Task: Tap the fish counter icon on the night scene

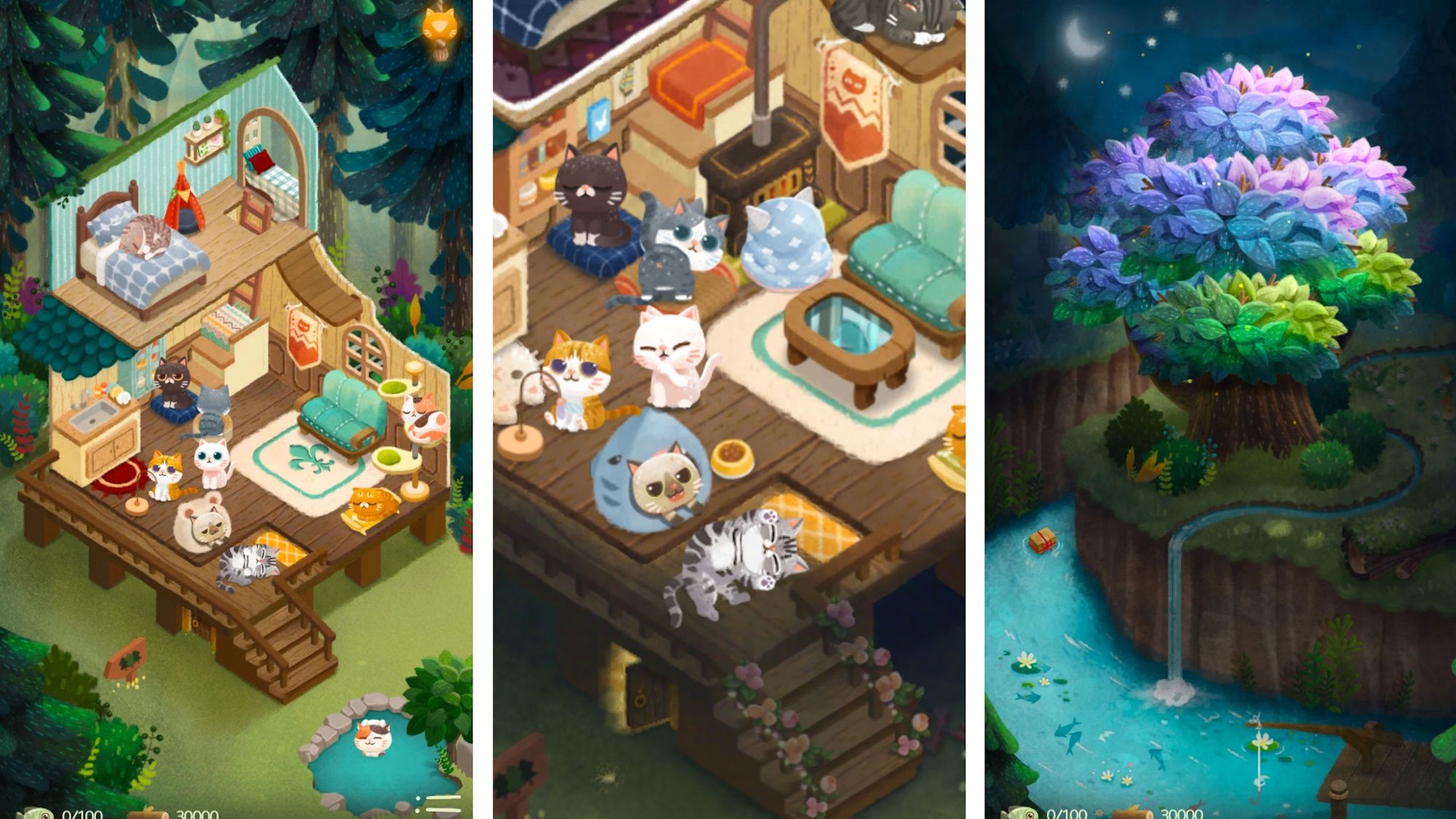Action: click(x=1019, y=814)
